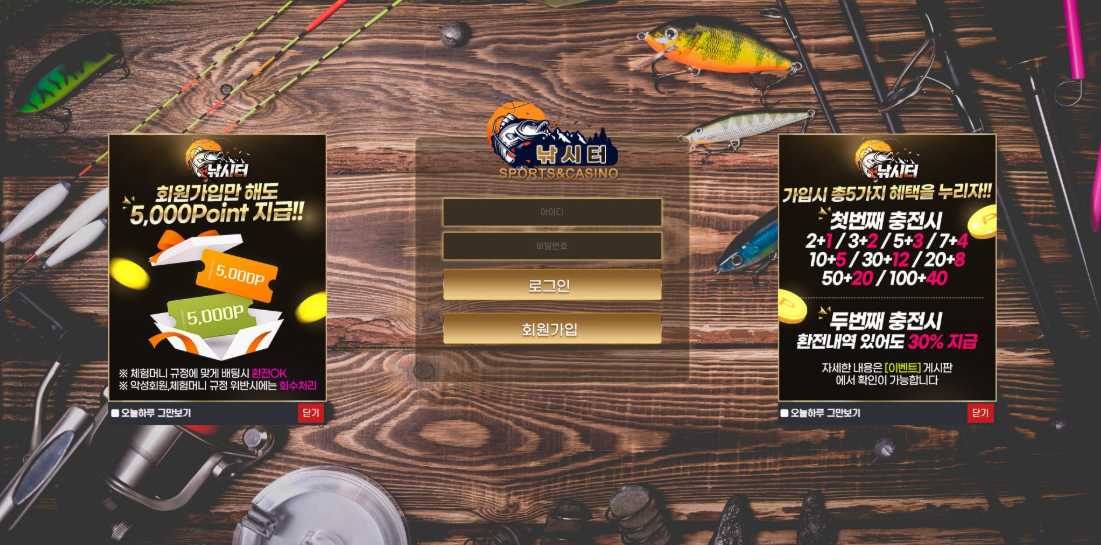The width and height of the screenshot is (1101, 545).
Task: Log in with the 로그인 button
Action: pos(552,285)
